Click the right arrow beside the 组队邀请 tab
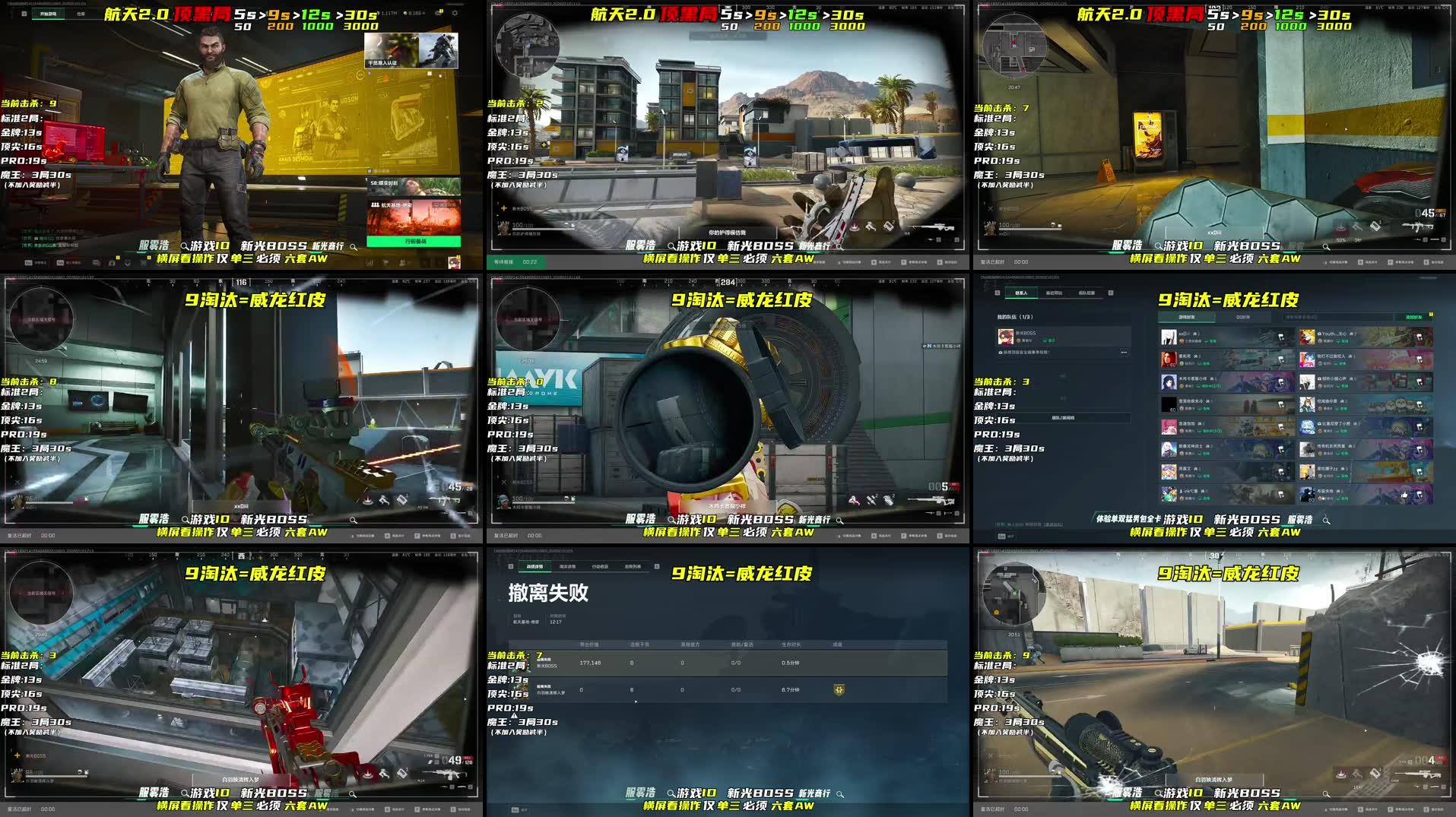This screenshot has height=817, width=1456. [1111, 293]
